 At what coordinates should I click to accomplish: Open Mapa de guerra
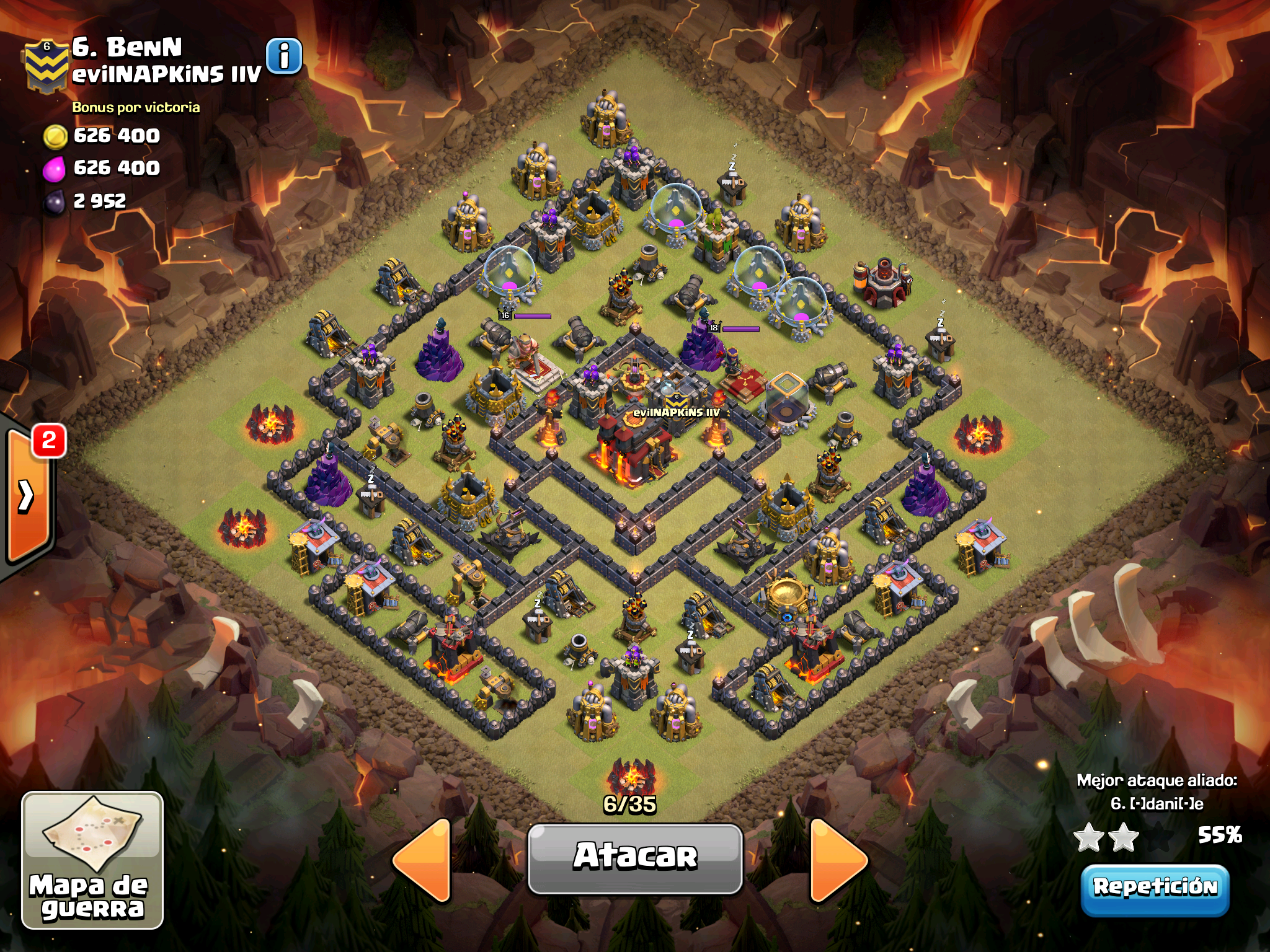pos(92,860)
